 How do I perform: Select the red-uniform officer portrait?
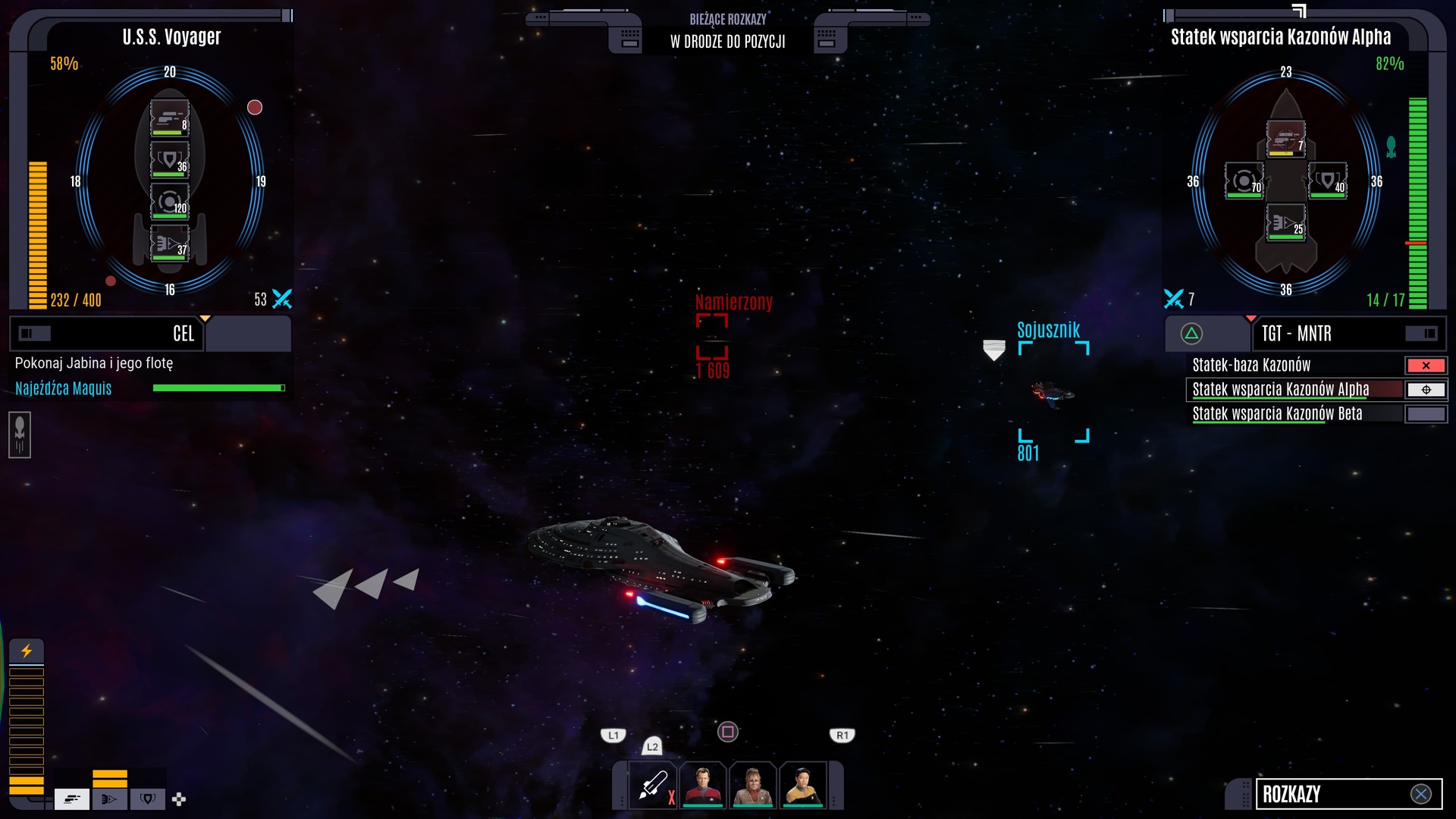[x=703, y=786]
